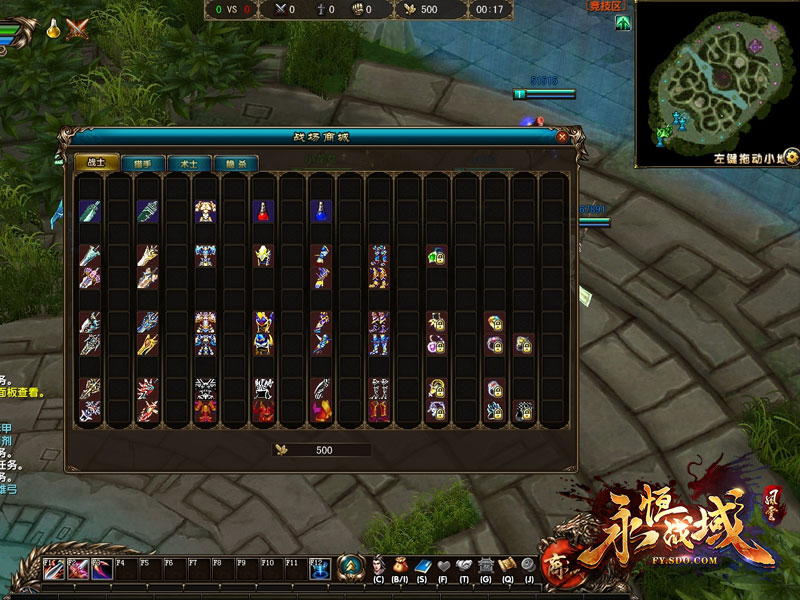The height and width of the screenshot is (600, 800).
Task: Switch to the 猎手 hunter tab
Action: coord(143,162)
